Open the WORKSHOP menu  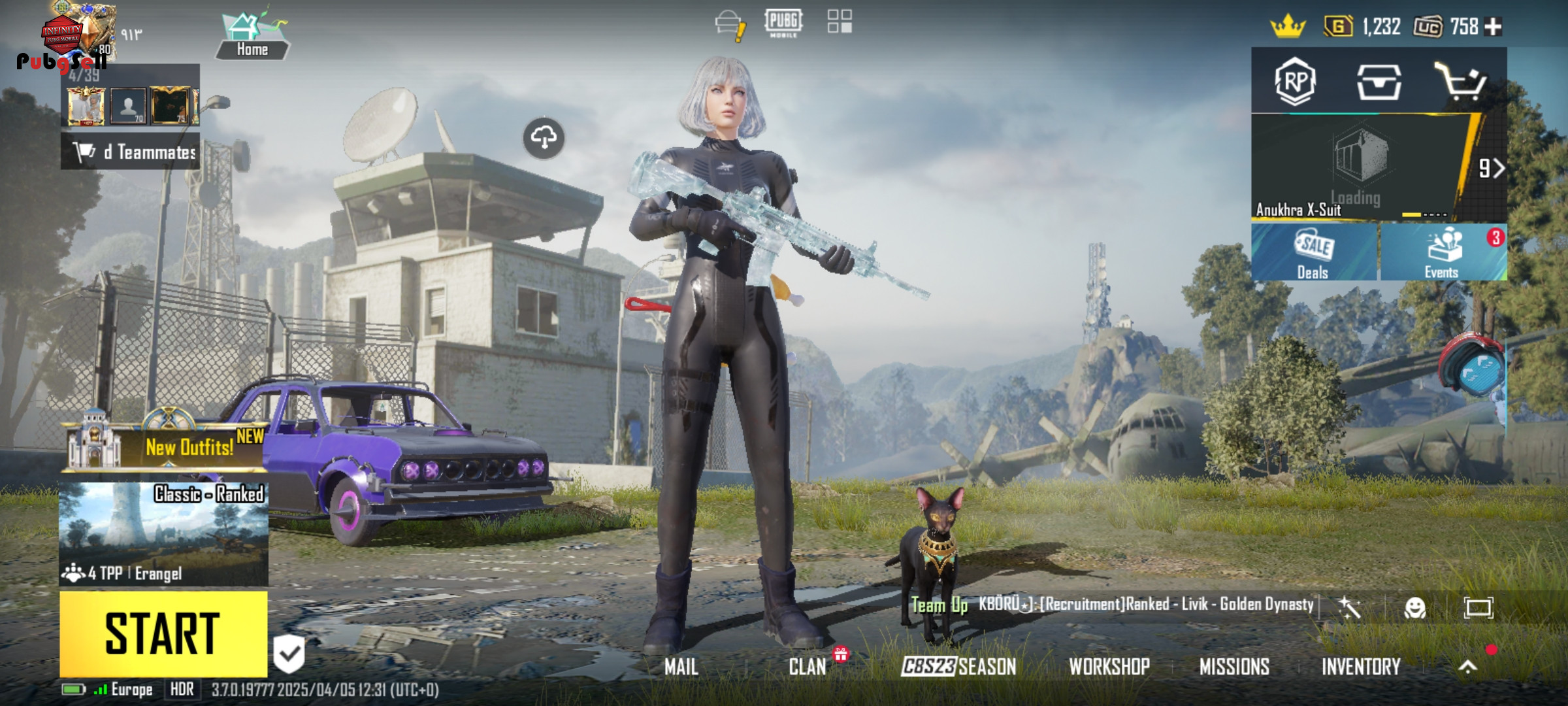pyautogui.click(x=1109, y=667)
